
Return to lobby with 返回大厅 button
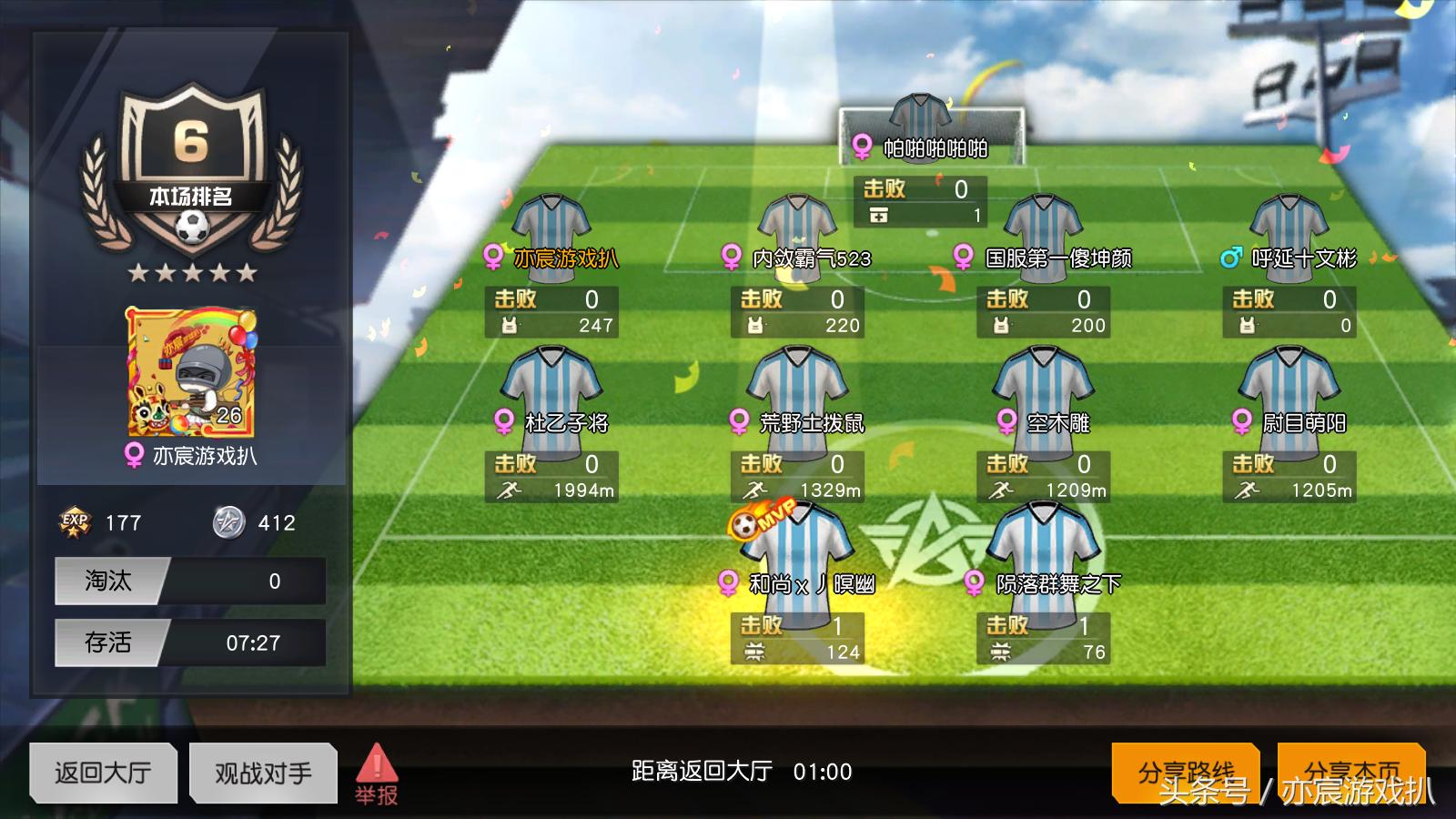click(103, 773)
